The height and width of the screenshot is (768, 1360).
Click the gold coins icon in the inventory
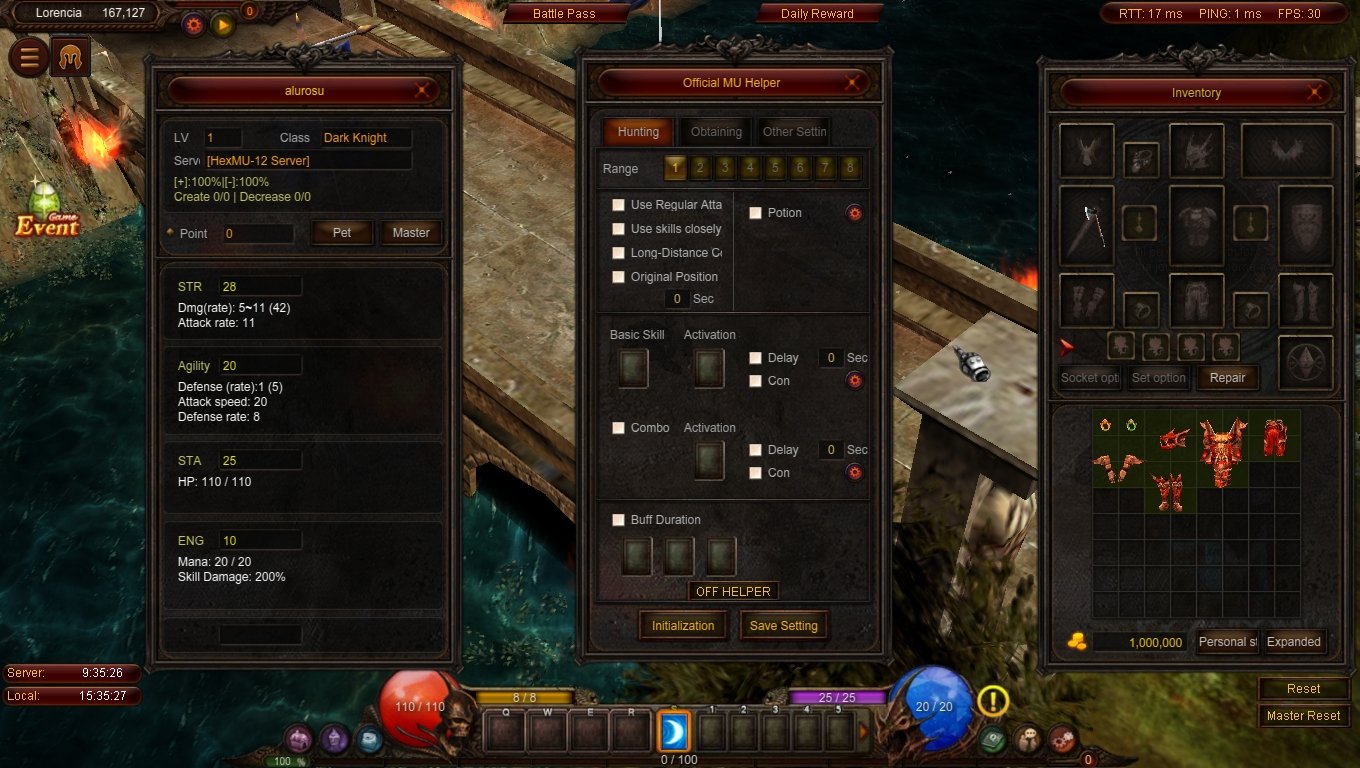coord(1076,641)
